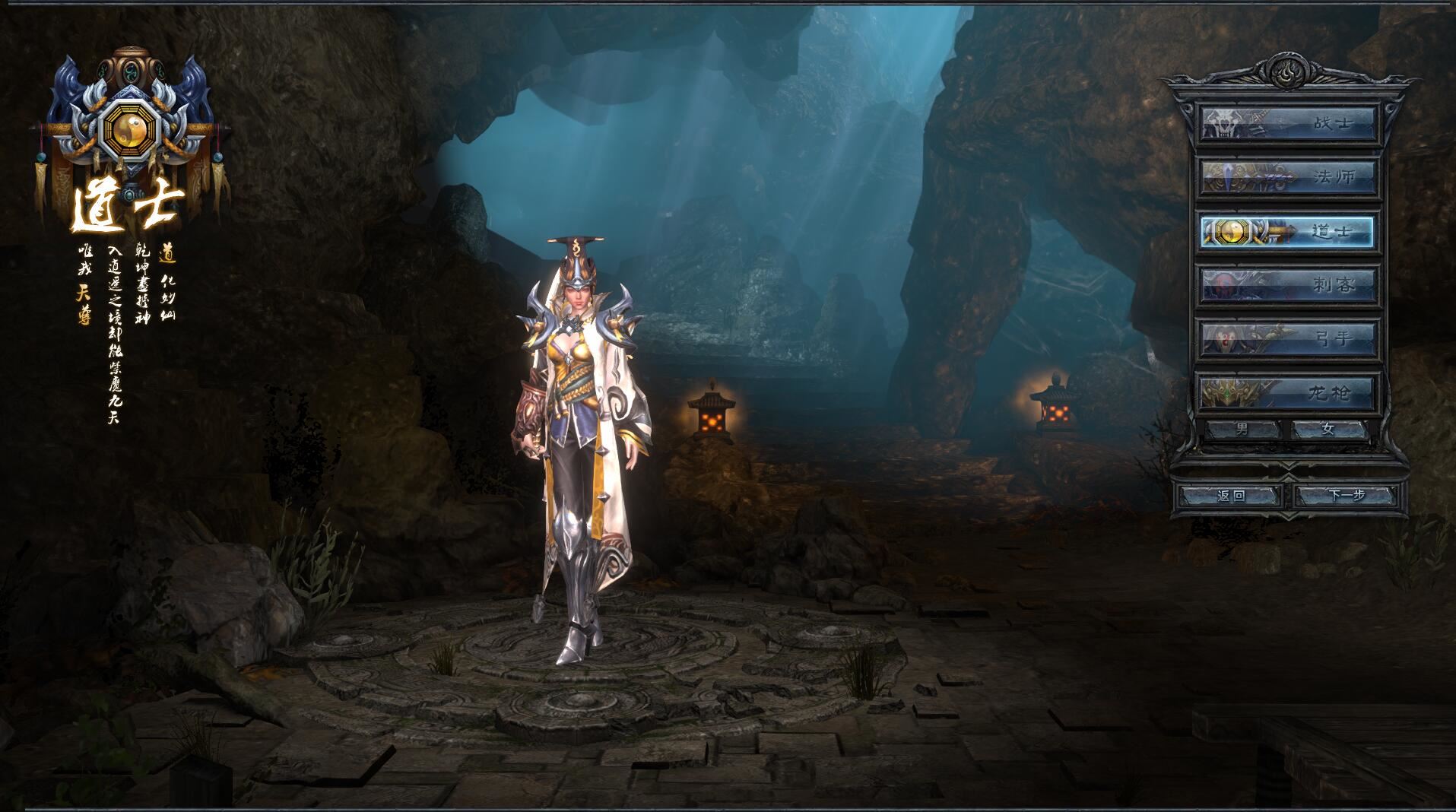Continue with the 下一步 (Next) button
1456x812 pixels.
coord(1347,496)
